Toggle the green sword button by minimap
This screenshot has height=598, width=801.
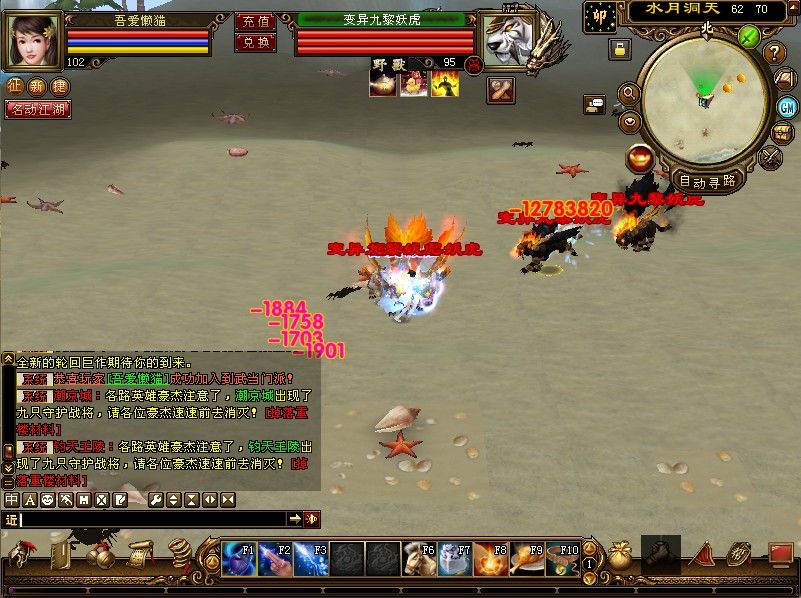(749, 37)
